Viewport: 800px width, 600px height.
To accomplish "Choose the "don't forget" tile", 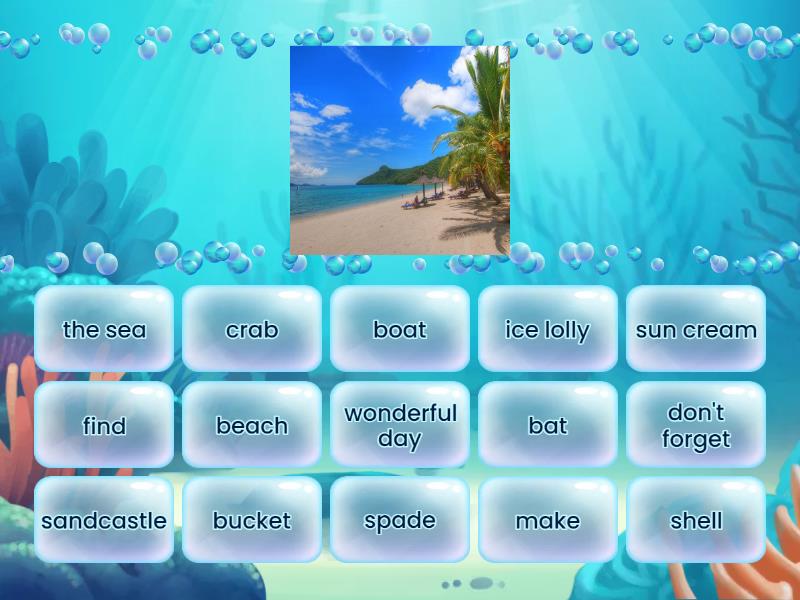I will pyautogui.click(x=696, y=425).
